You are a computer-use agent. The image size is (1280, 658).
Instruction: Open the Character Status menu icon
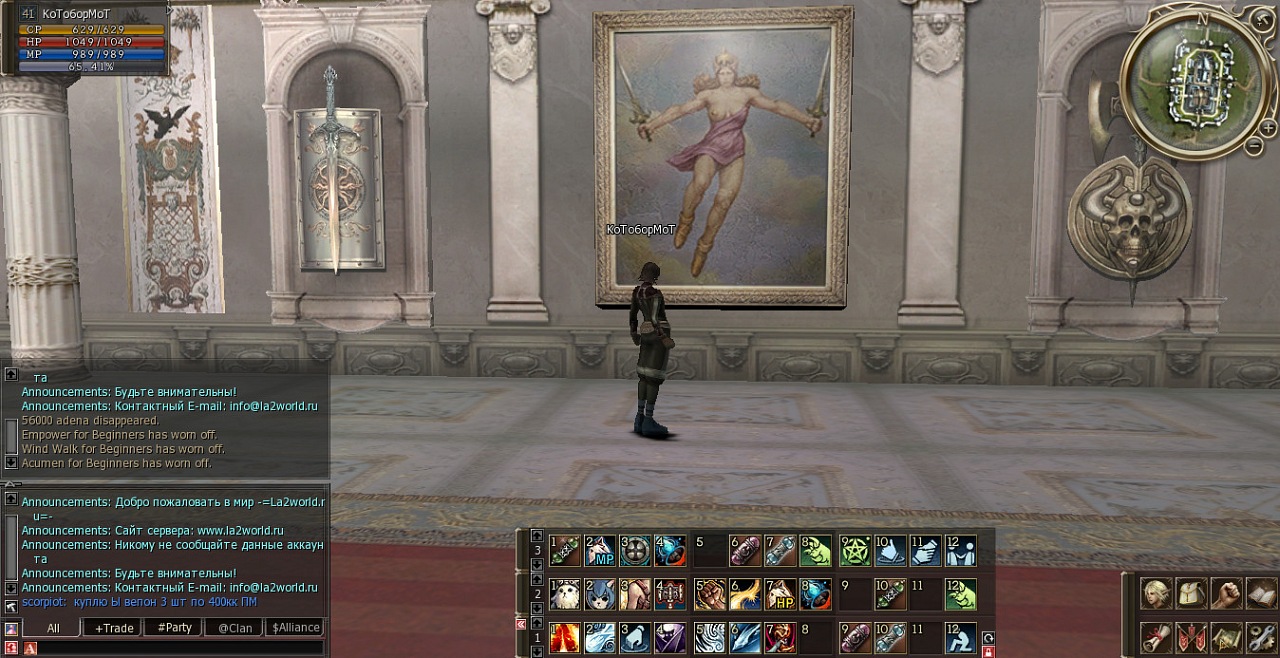1158,593
